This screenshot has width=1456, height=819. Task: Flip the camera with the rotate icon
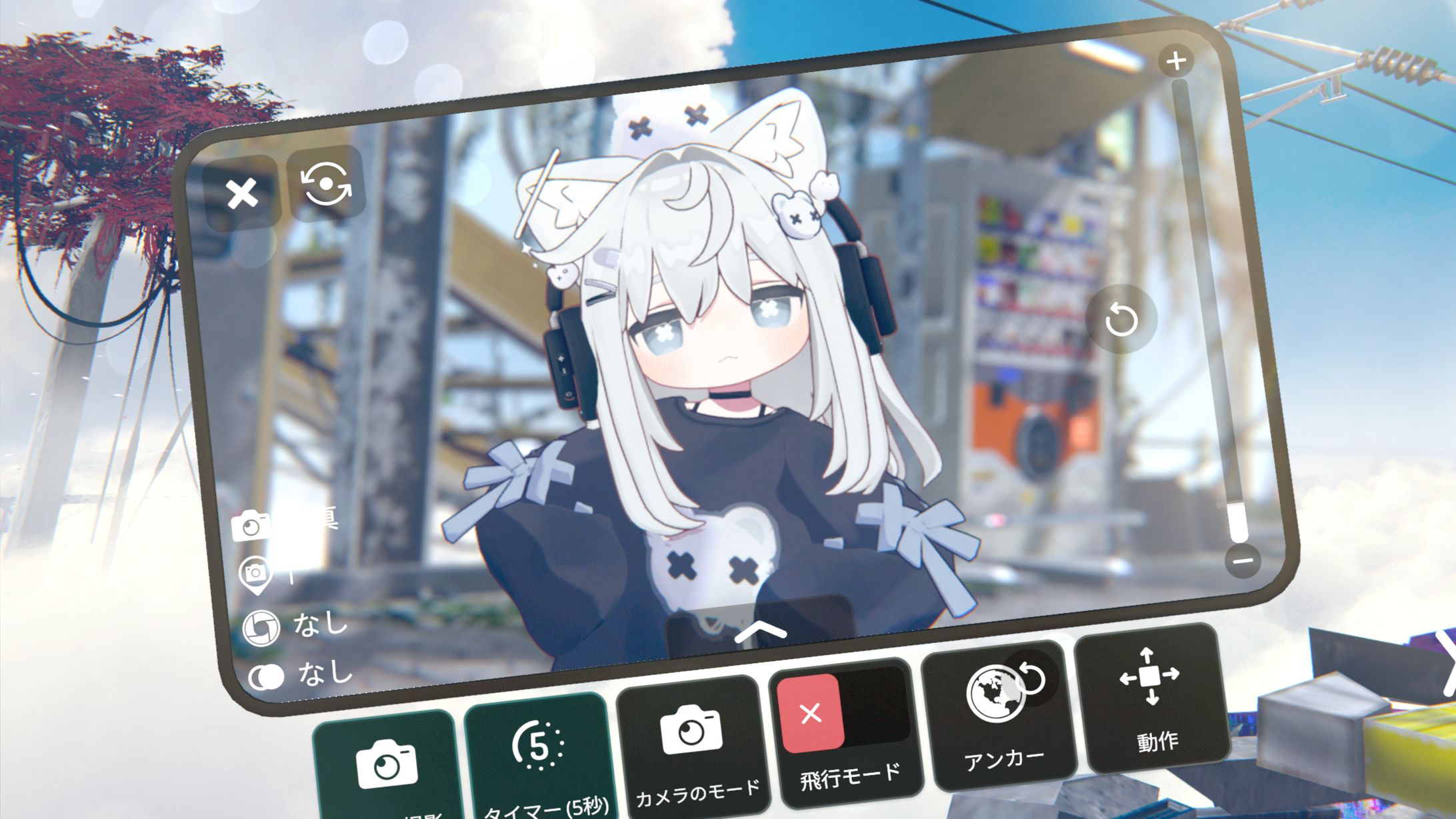pos(326,183)
